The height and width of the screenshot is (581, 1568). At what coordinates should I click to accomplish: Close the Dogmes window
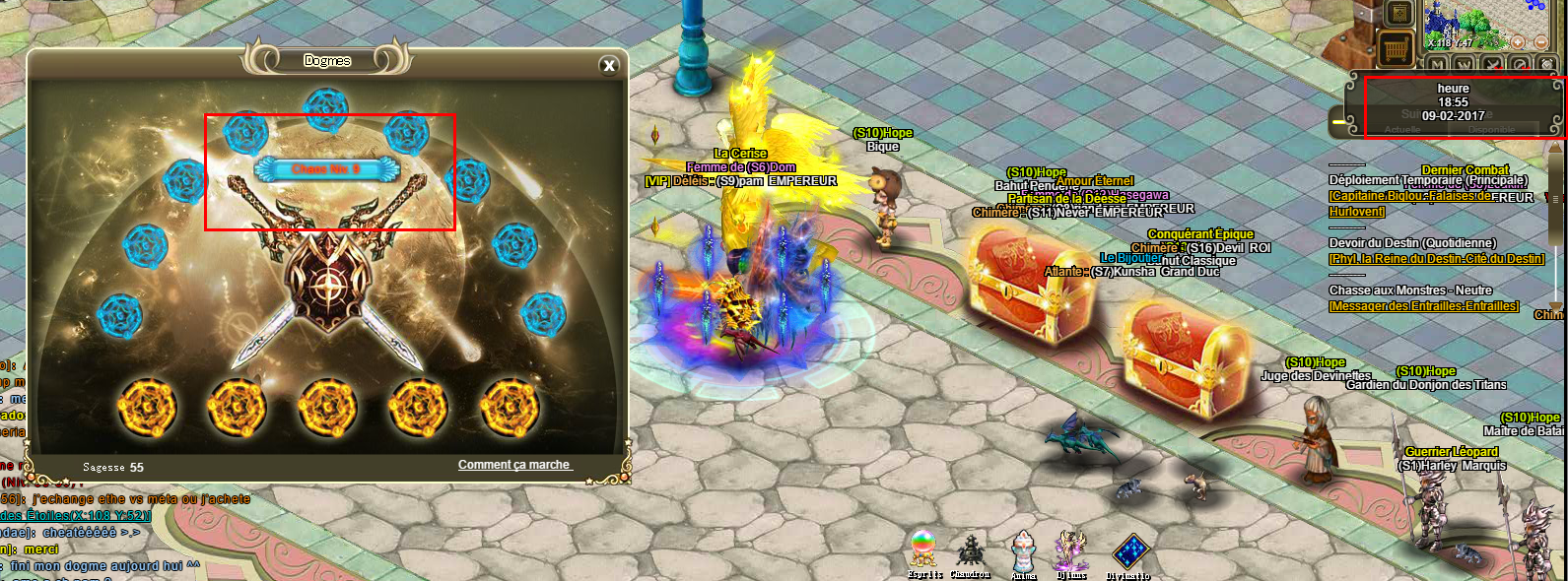[609, 65]
